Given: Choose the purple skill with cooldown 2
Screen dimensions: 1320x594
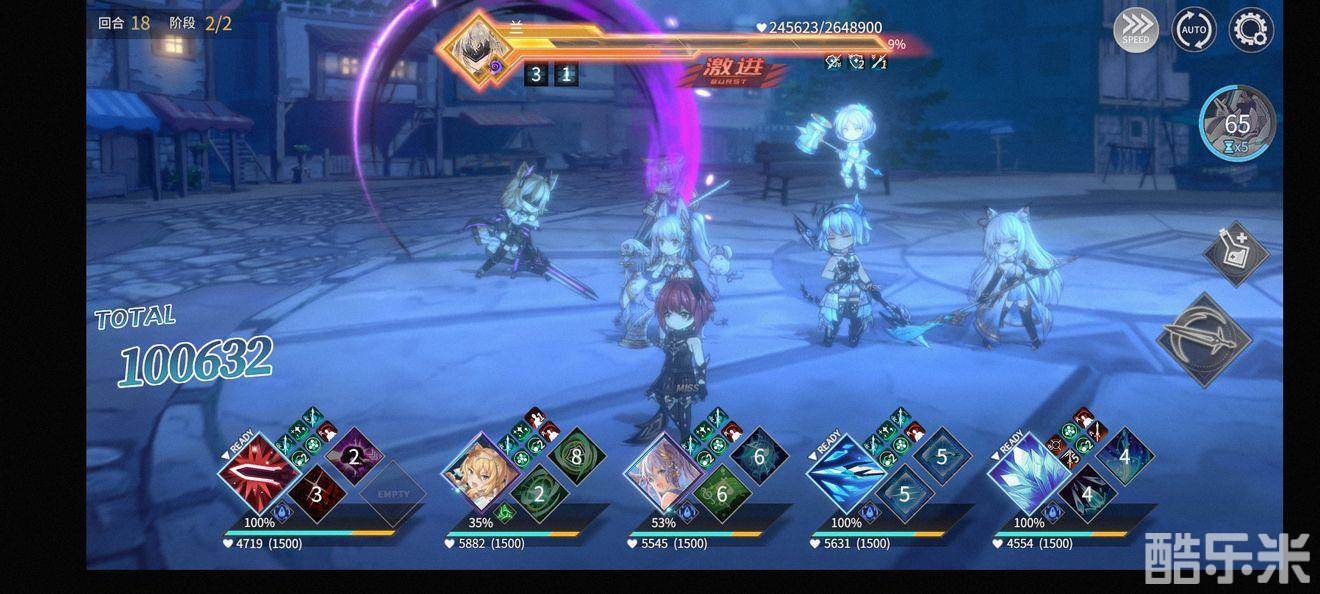Looking at the screenshot, I should [x=353, y=458].
